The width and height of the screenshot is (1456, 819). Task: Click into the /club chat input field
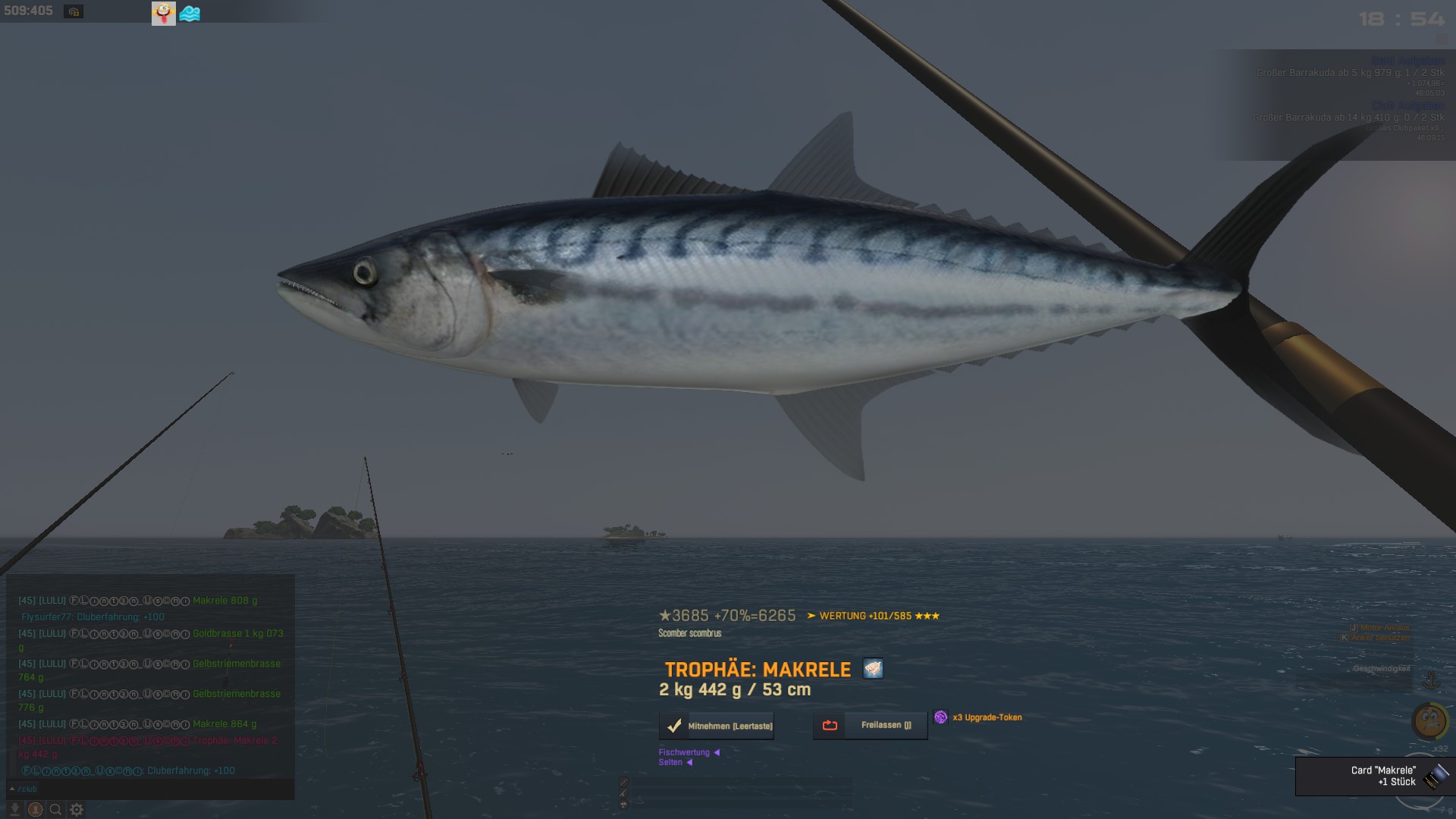pyautogui.click(x=152, y=789)
